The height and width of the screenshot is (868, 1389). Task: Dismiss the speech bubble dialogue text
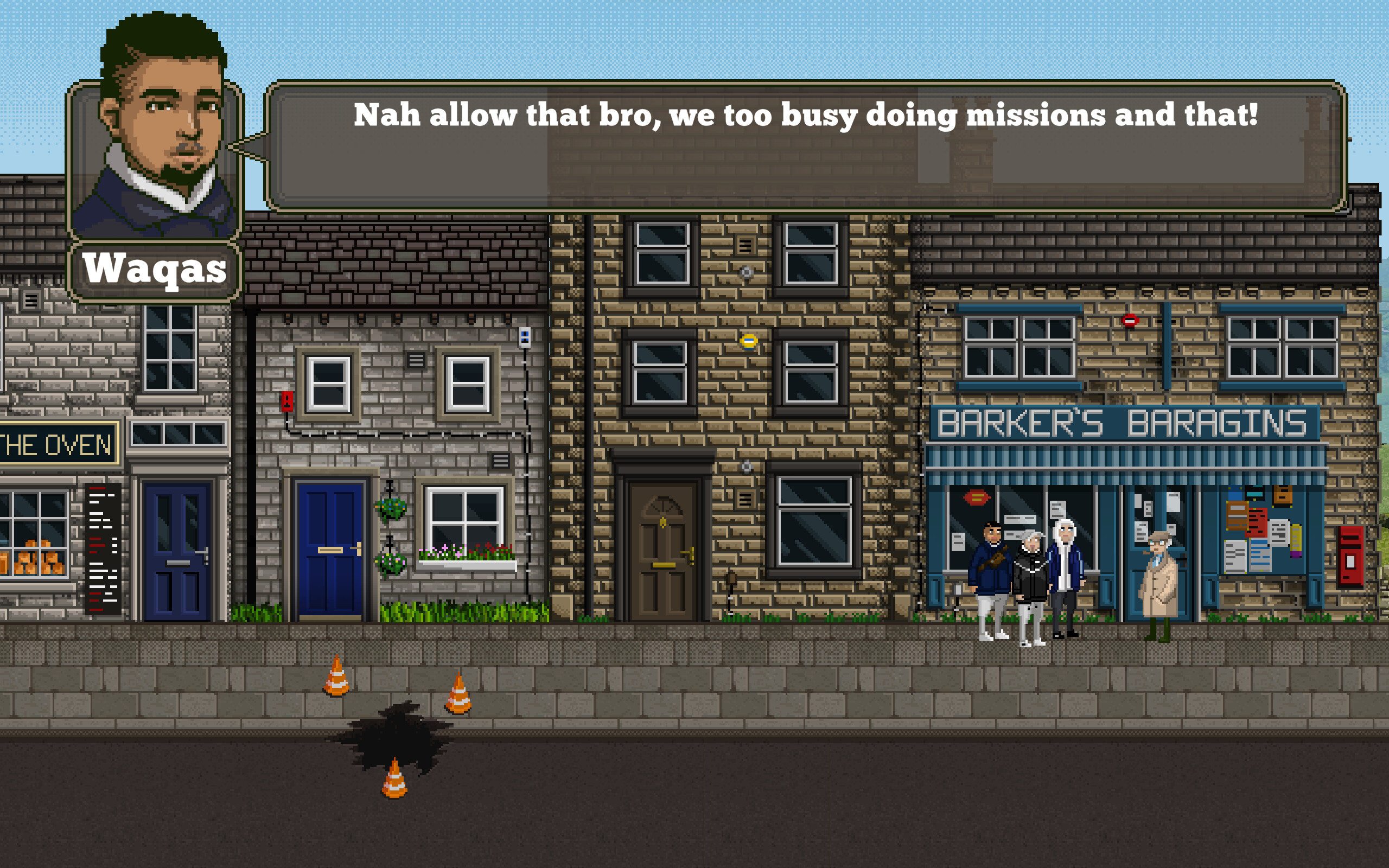pyautogui.click(x=804, y=115)
